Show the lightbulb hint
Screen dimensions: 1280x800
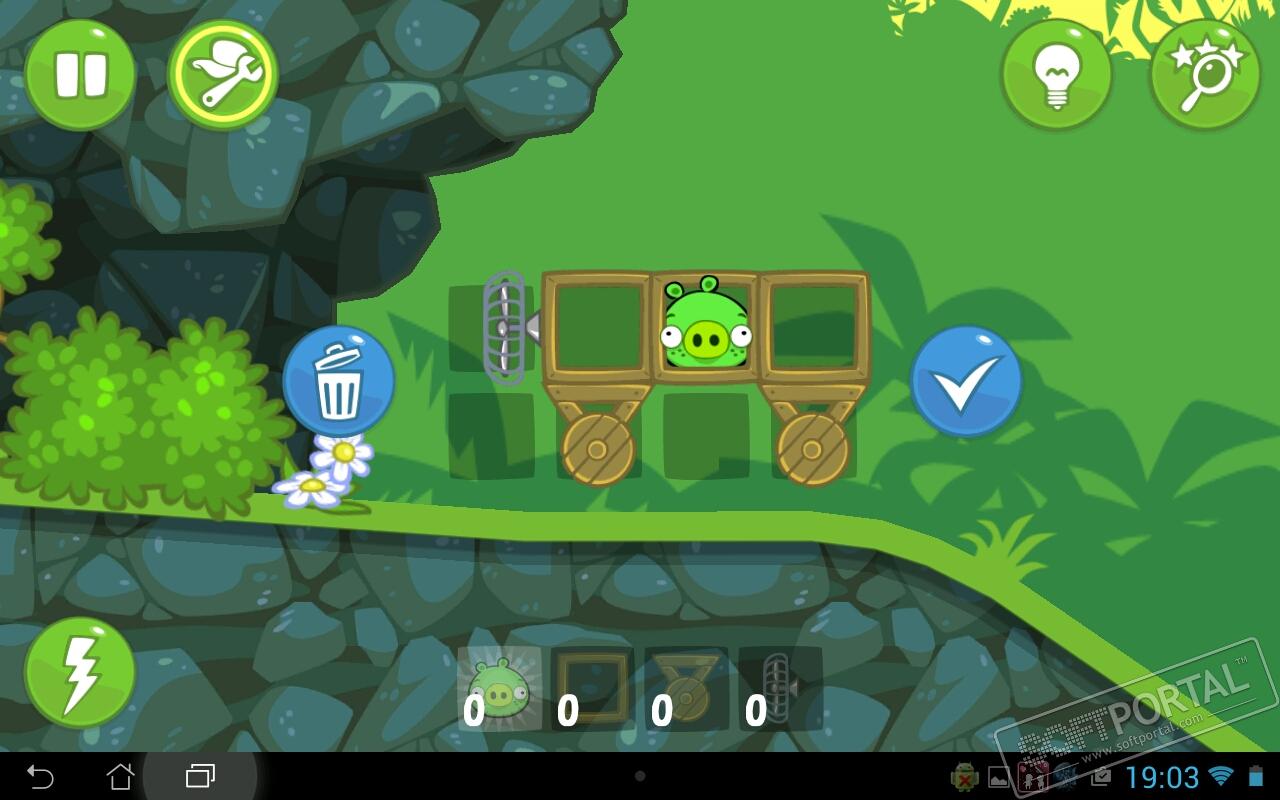coord(1057,75)
